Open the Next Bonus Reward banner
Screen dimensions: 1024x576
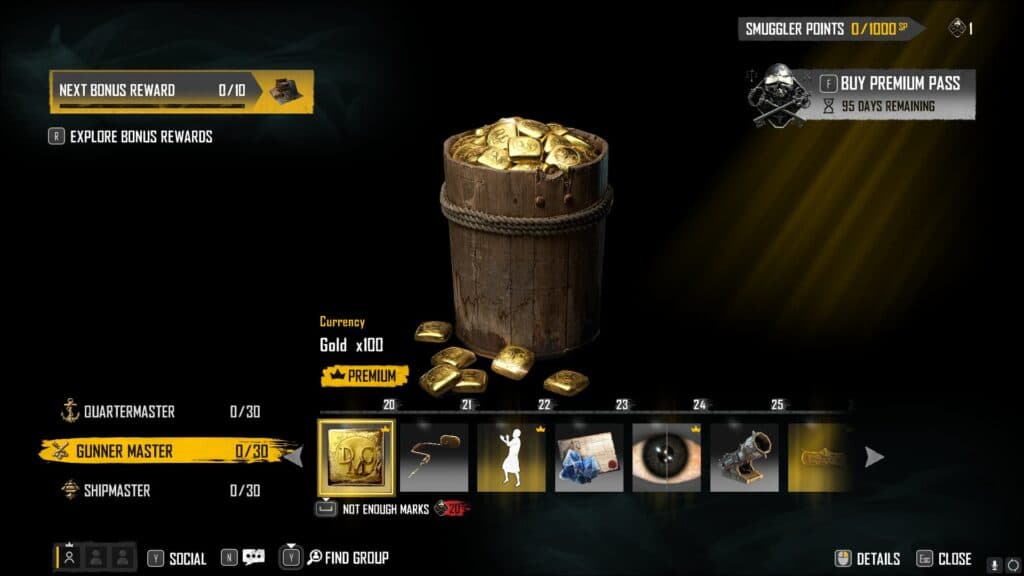(181, 90)
